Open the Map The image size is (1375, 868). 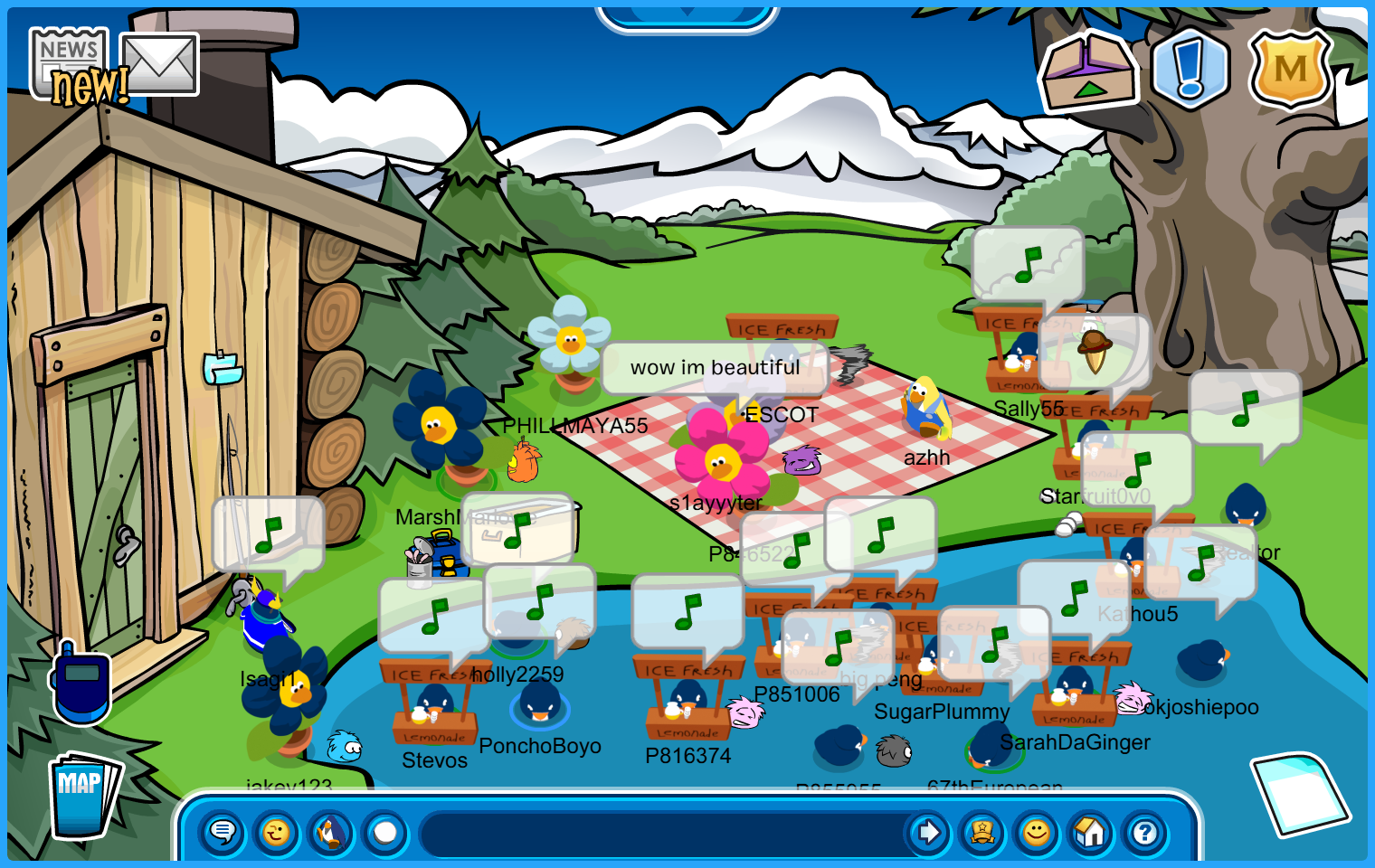pyautogui.click(x=83, y=793)
